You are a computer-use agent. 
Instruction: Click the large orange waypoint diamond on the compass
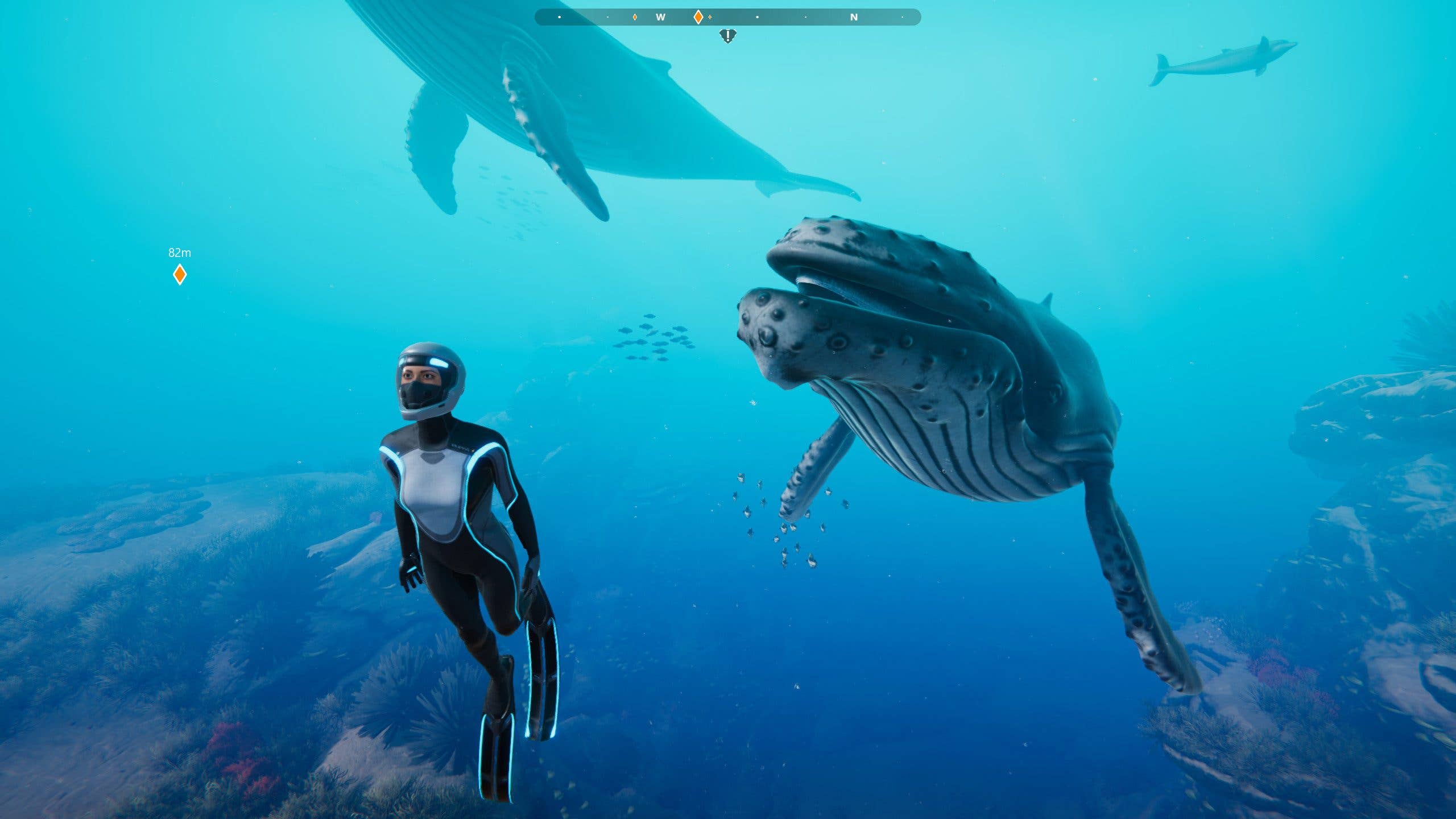pos(698,18)
